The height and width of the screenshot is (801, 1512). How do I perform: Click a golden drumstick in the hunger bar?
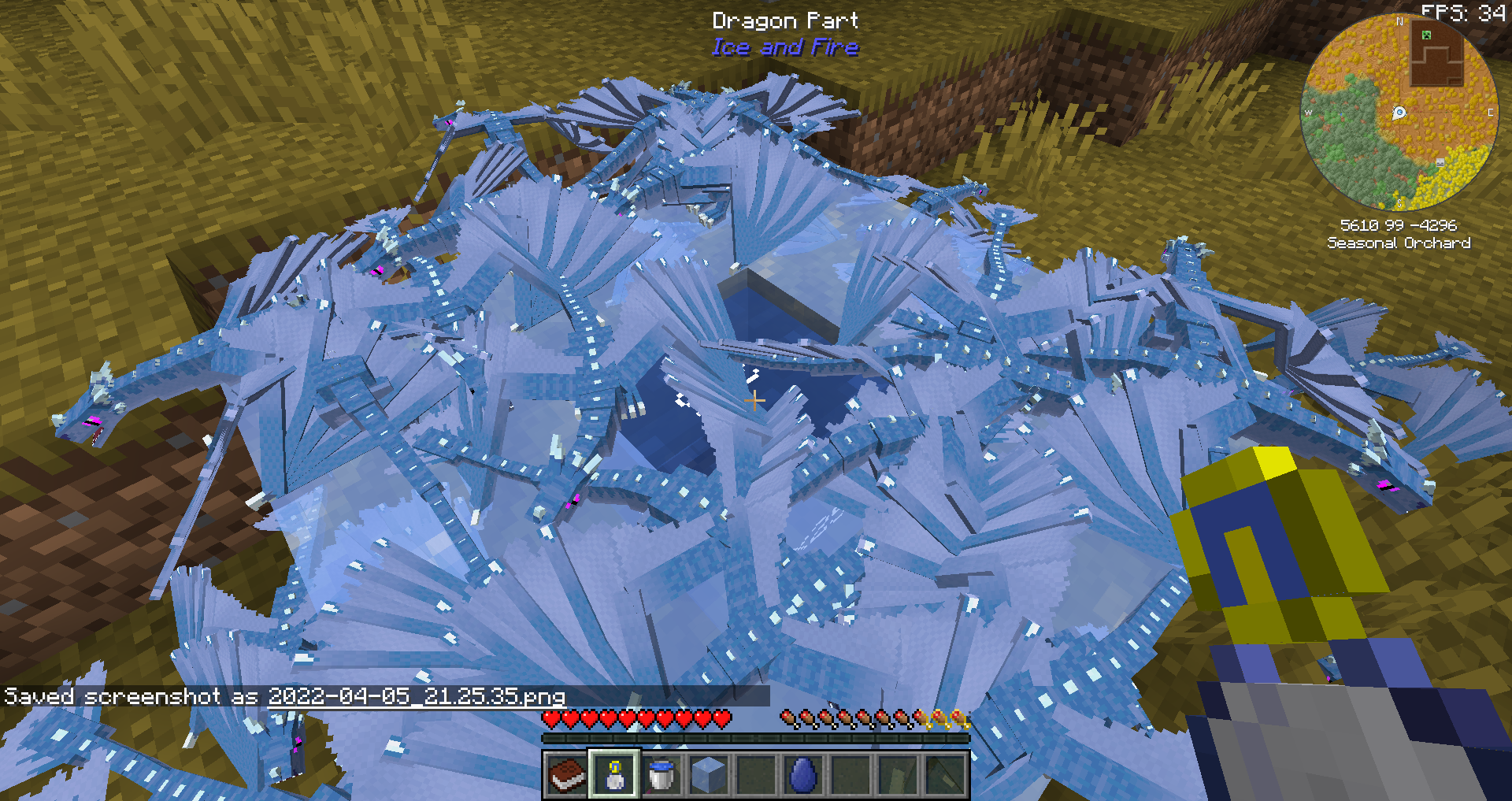(939, 719)
